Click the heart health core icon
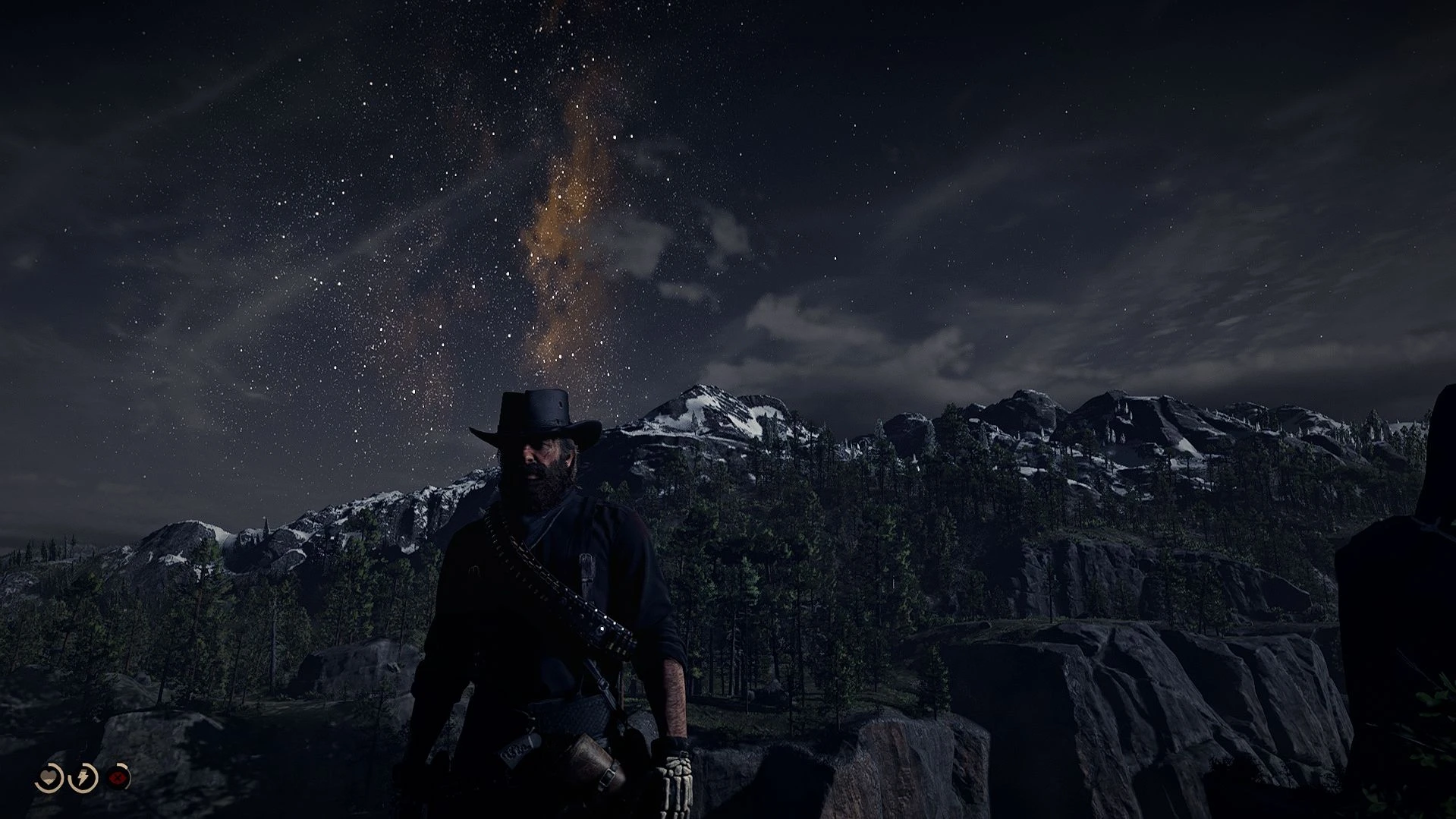This screenshot has height=819, width=1456. click(x=49, y=778)
